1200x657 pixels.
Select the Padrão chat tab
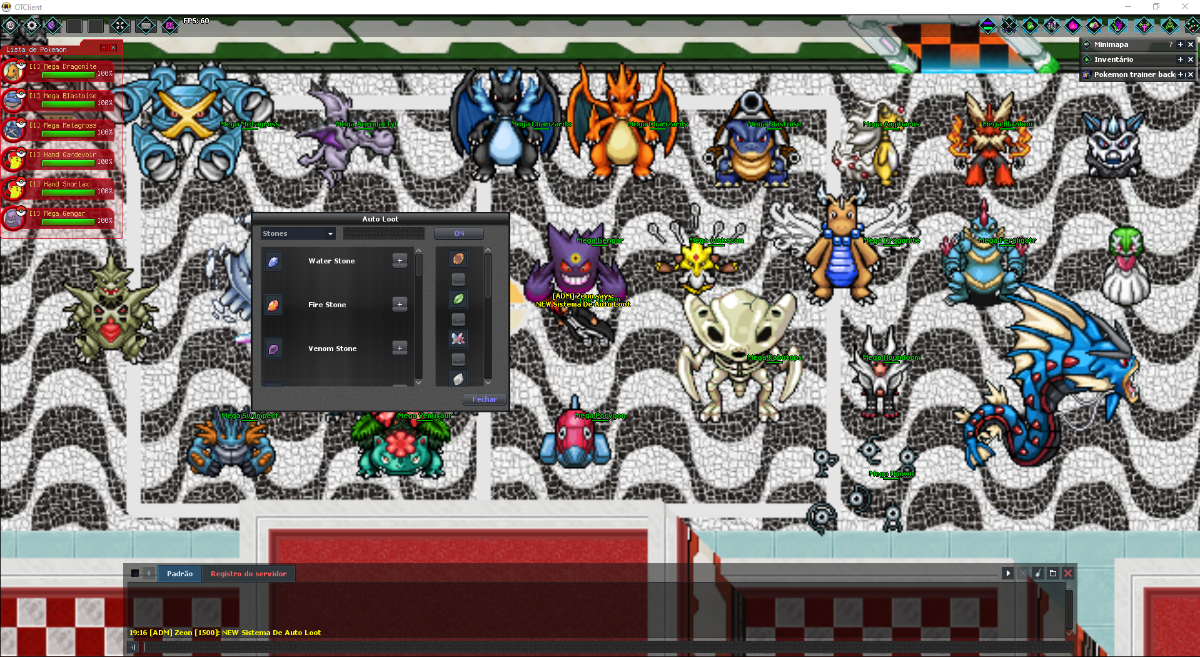[179, 574]
